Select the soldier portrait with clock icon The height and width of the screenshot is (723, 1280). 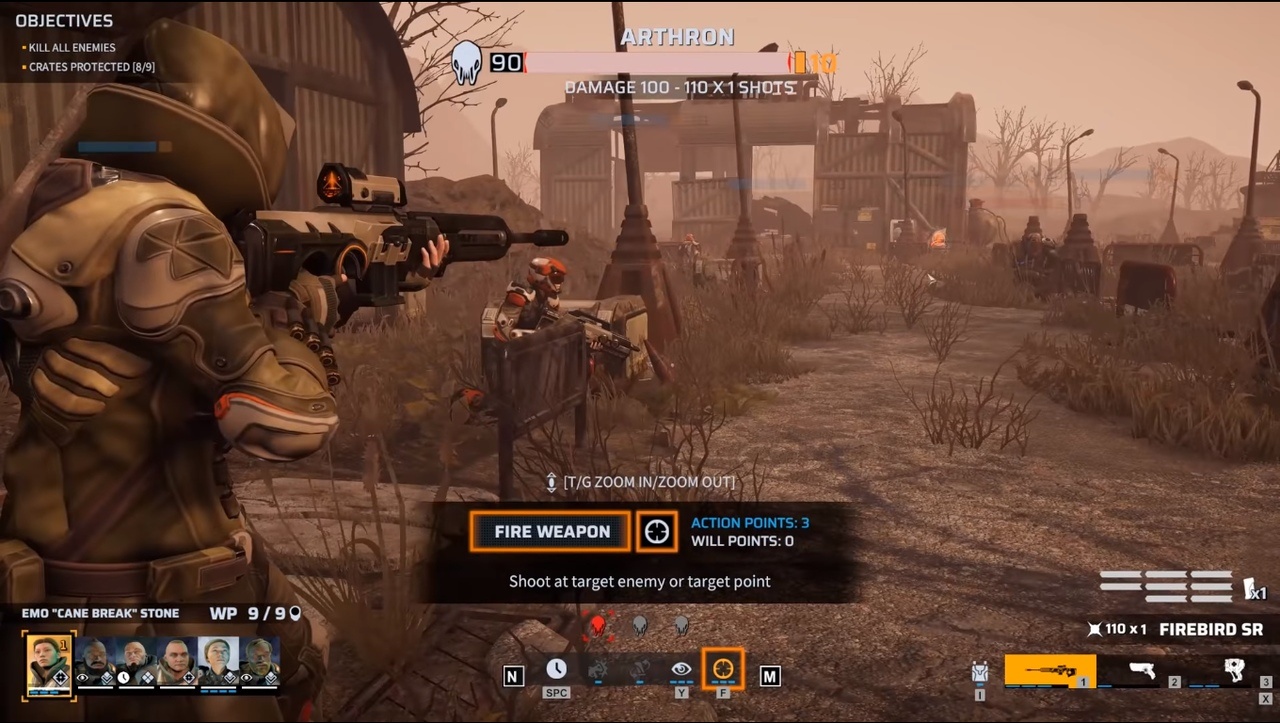[x=135, y=662]
